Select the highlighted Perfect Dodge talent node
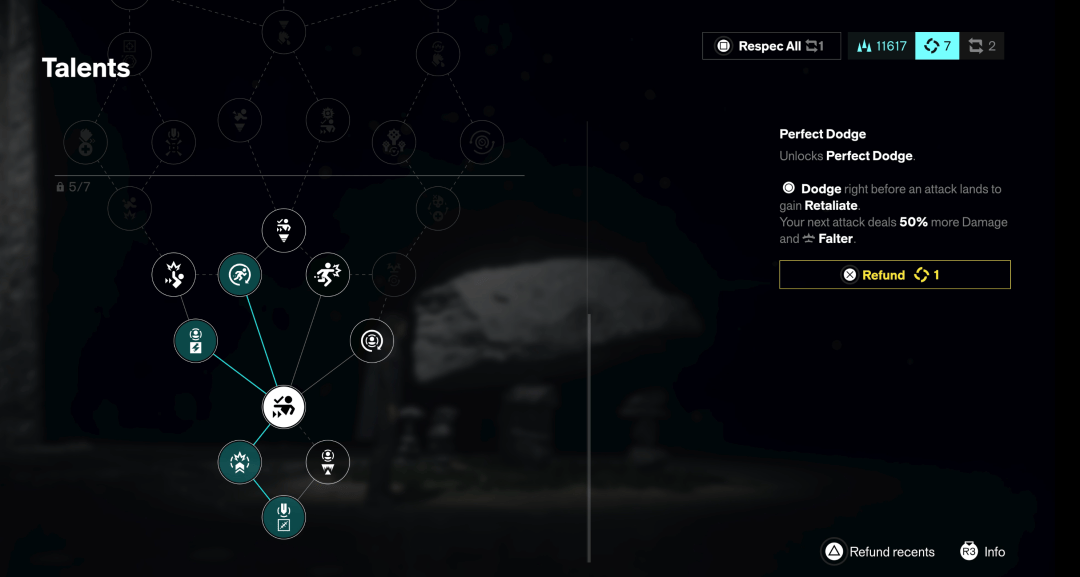This screenshot has height=577, width=1080. 283,407
